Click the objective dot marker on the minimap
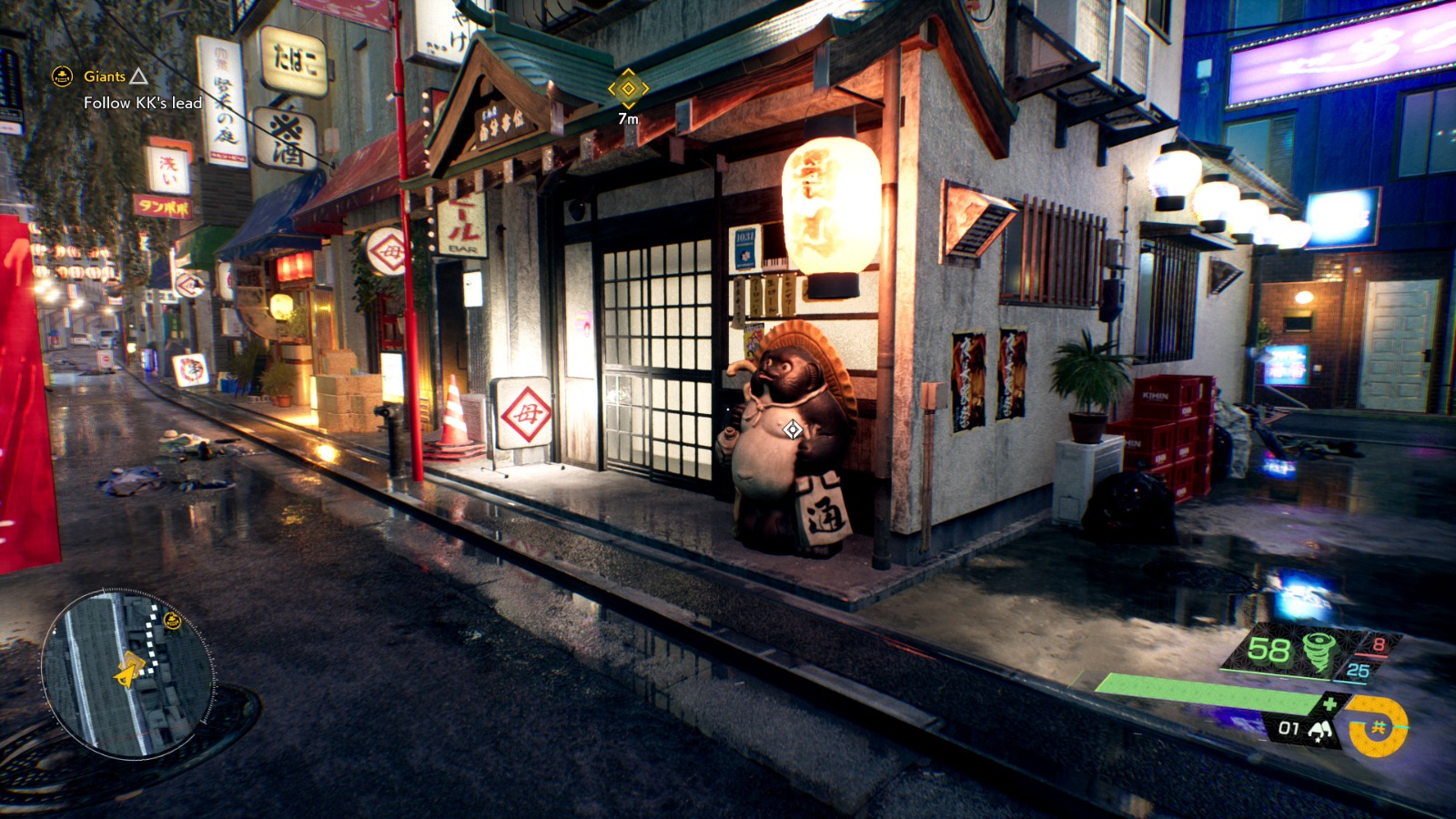 coord(172,621)
